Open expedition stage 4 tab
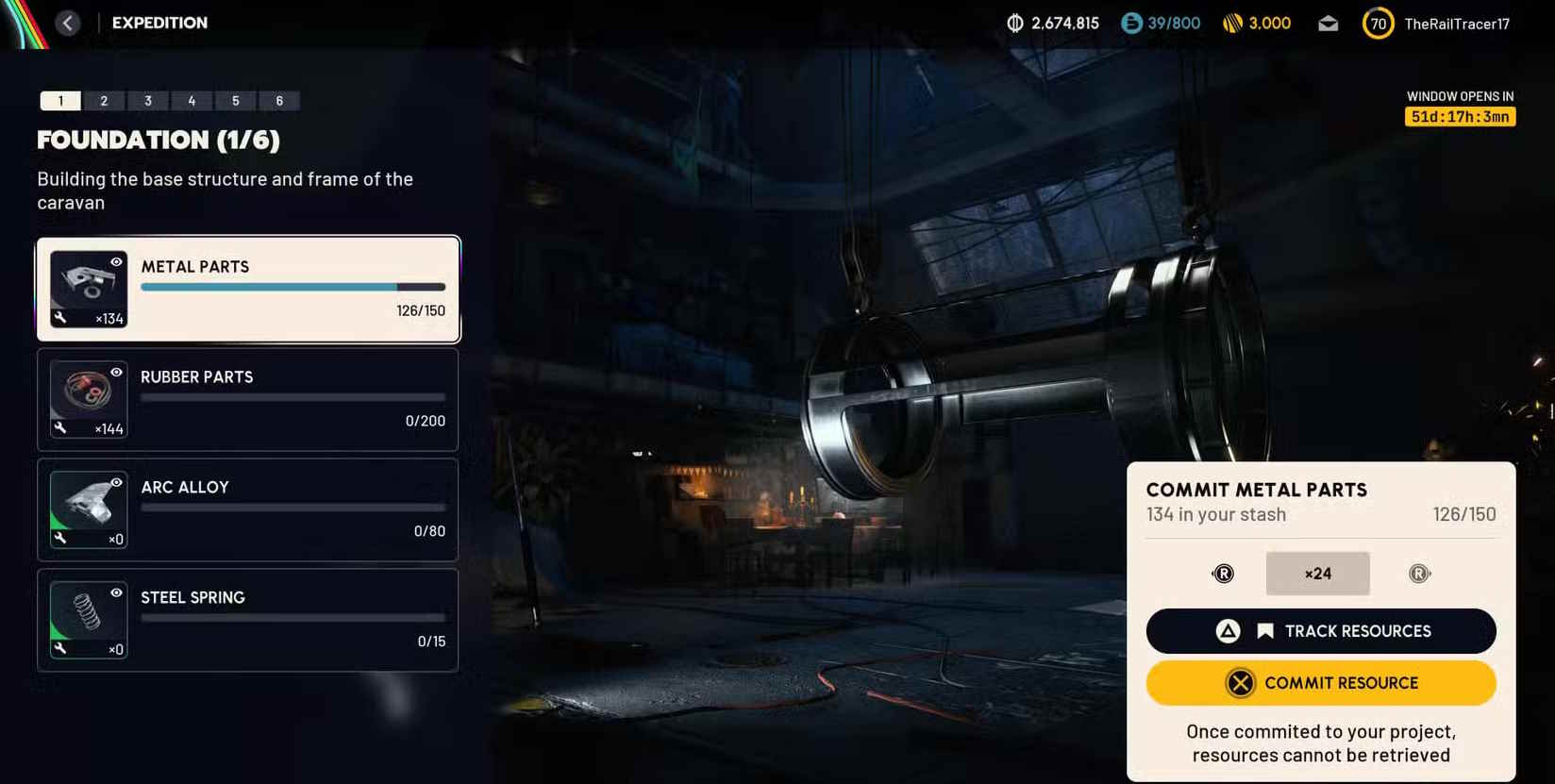Viewport: 1555px width, 784px height. [x=192, y=101]
